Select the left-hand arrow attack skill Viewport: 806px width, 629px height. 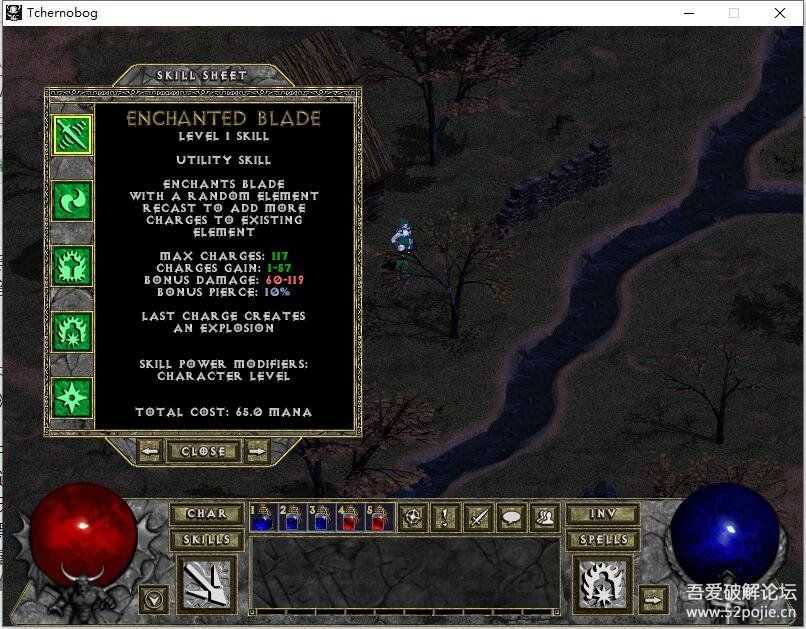(x=205, y=585)
